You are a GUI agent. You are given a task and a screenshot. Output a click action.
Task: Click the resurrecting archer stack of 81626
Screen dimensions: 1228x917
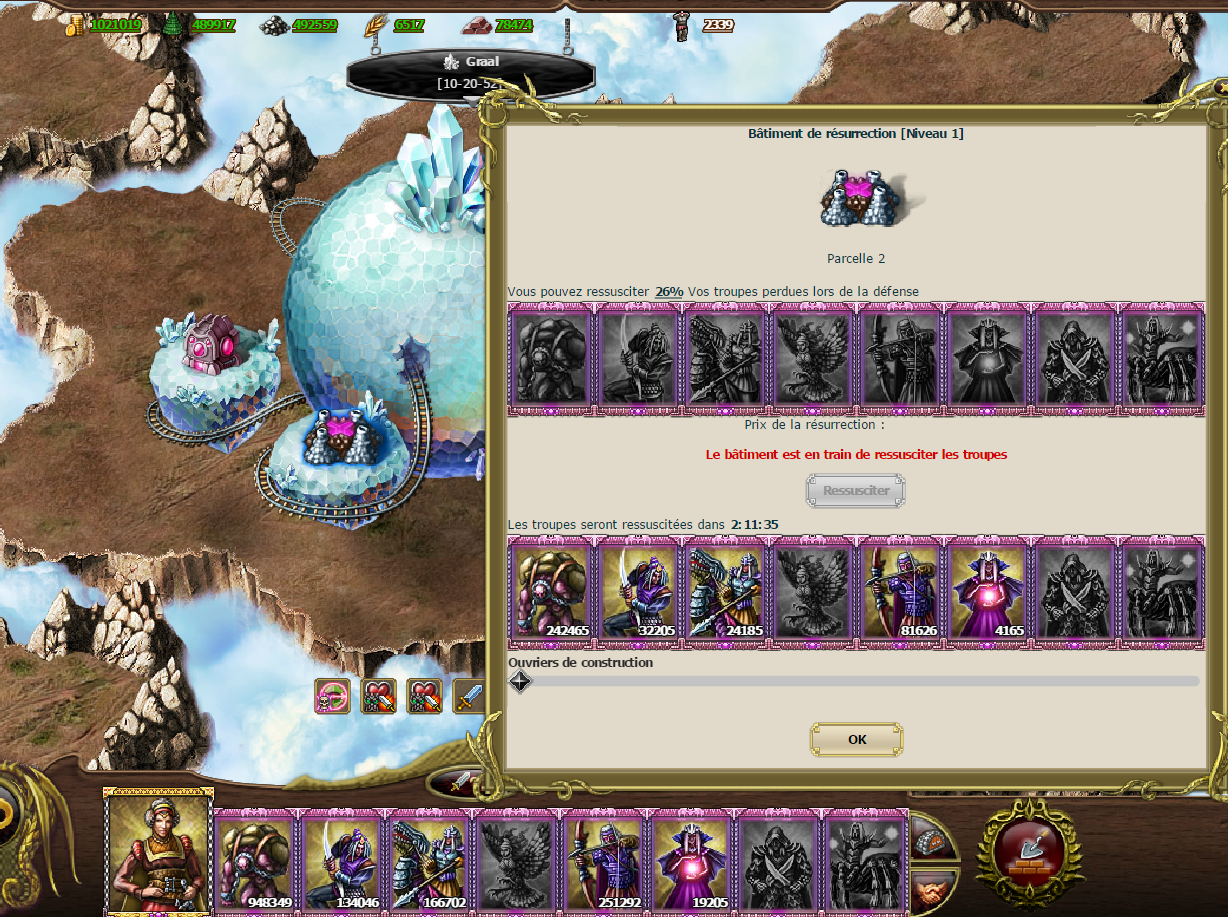pos(899,591)
